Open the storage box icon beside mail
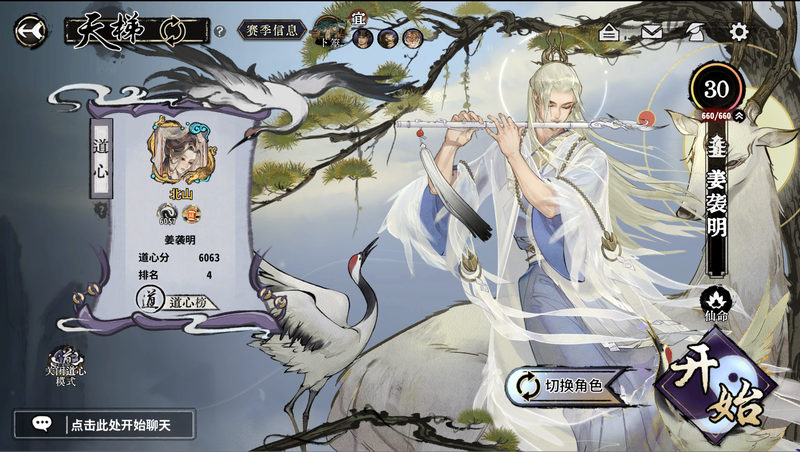This screenshot has width=800, height=452. (x=609, y=32)
